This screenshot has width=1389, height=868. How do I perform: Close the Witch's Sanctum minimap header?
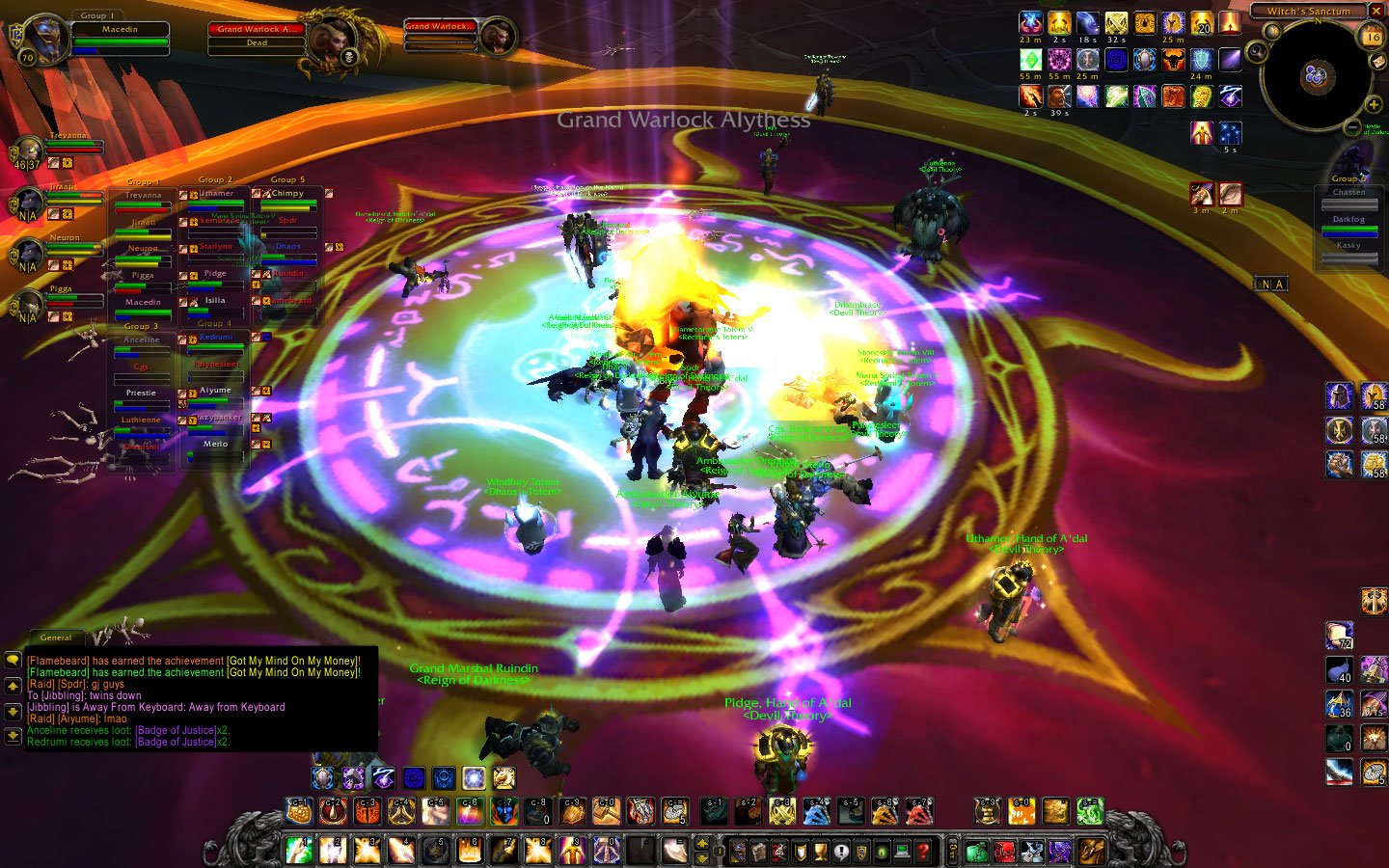click(x=1376, y=11)
